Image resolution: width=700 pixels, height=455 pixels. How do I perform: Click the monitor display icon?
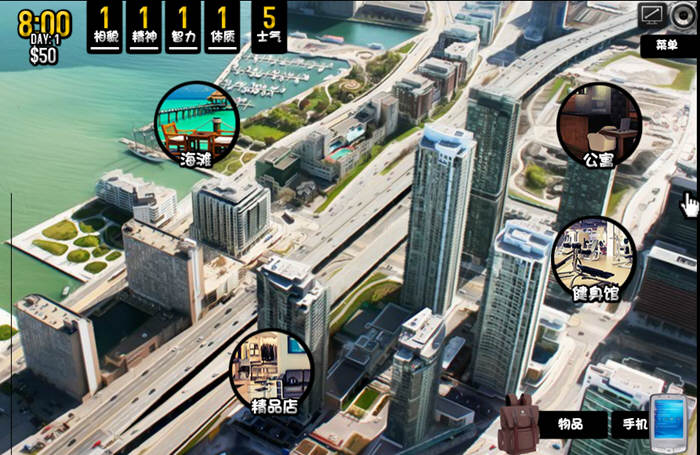click(653, 14)
